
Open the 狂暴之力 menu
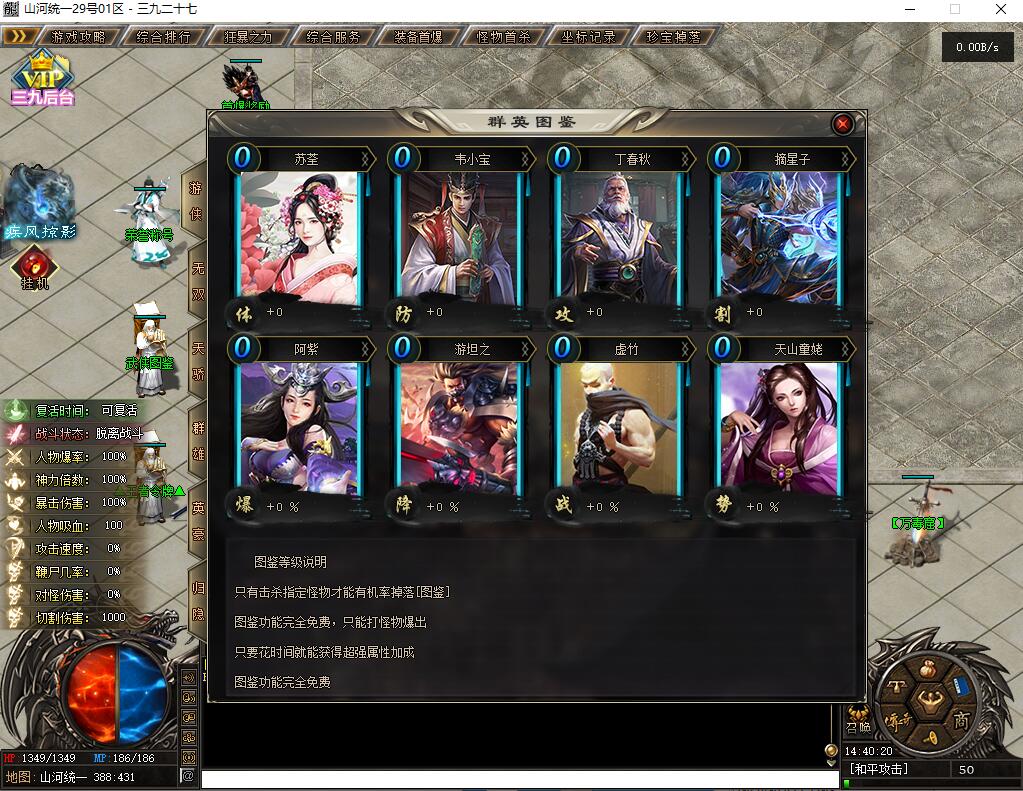click(x=247, y=36)
